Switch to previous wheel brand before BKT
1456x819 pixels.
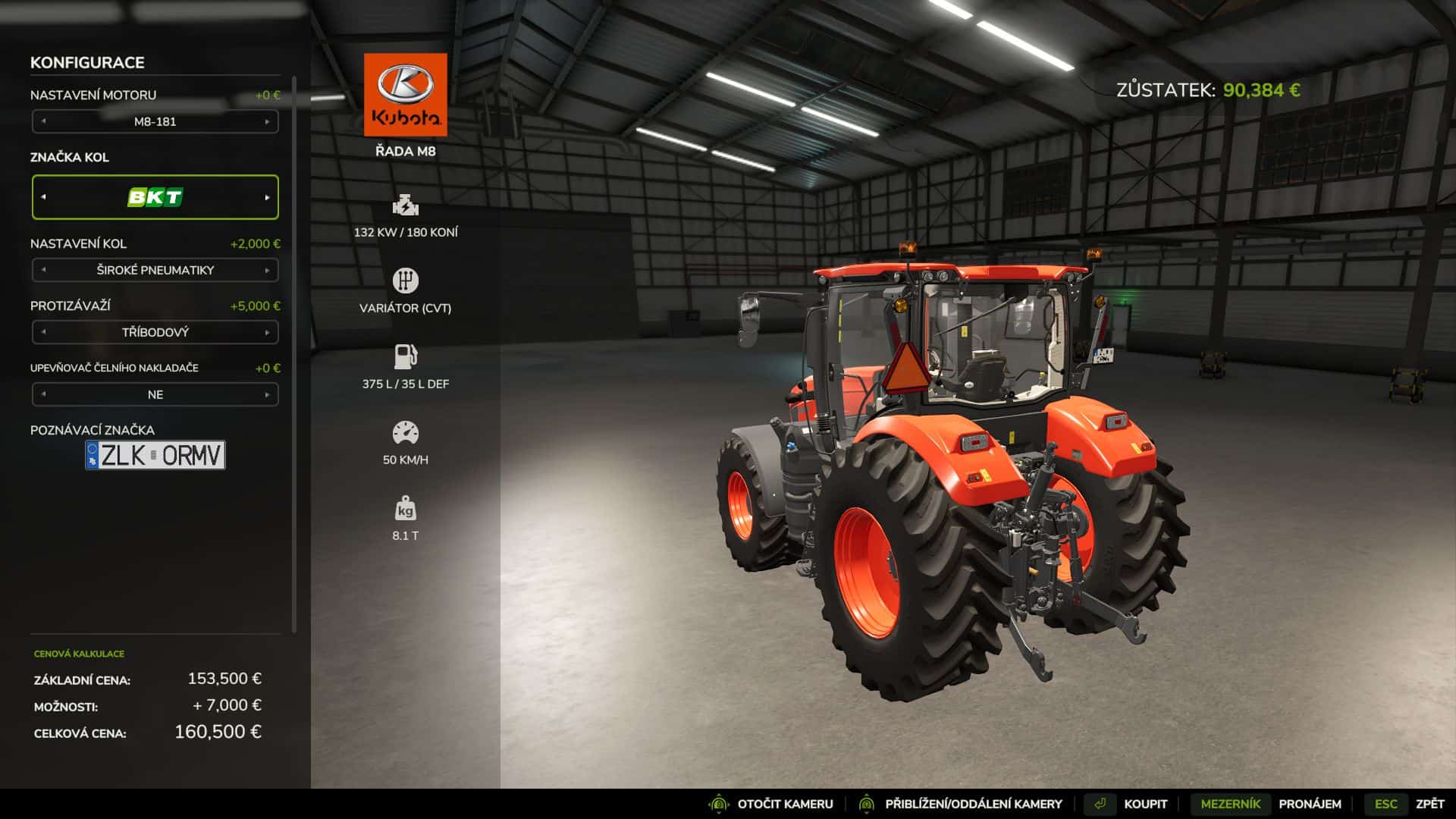tap(43, 197)
